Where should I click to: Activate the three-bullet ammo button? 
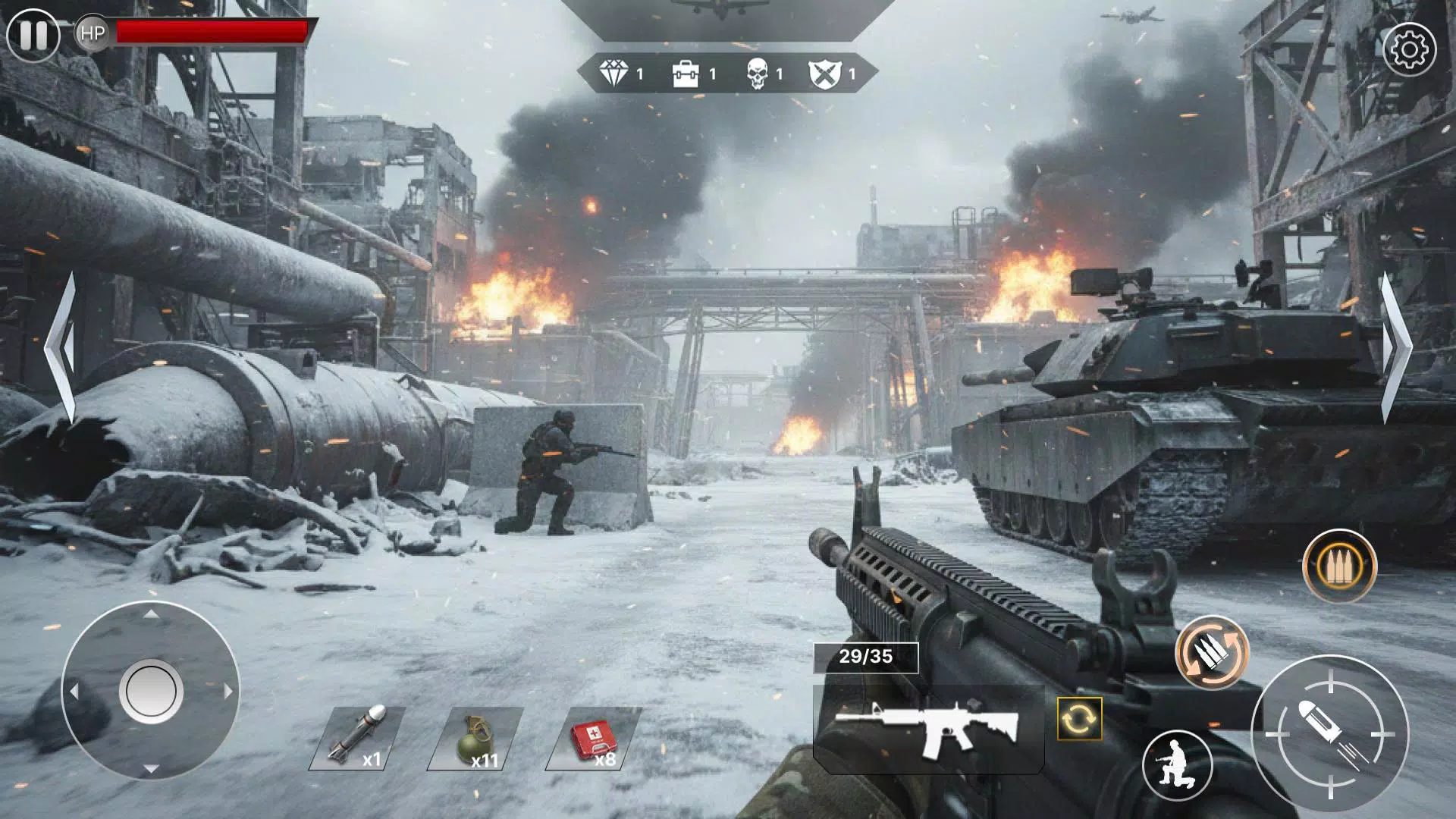click(1338, 566)
